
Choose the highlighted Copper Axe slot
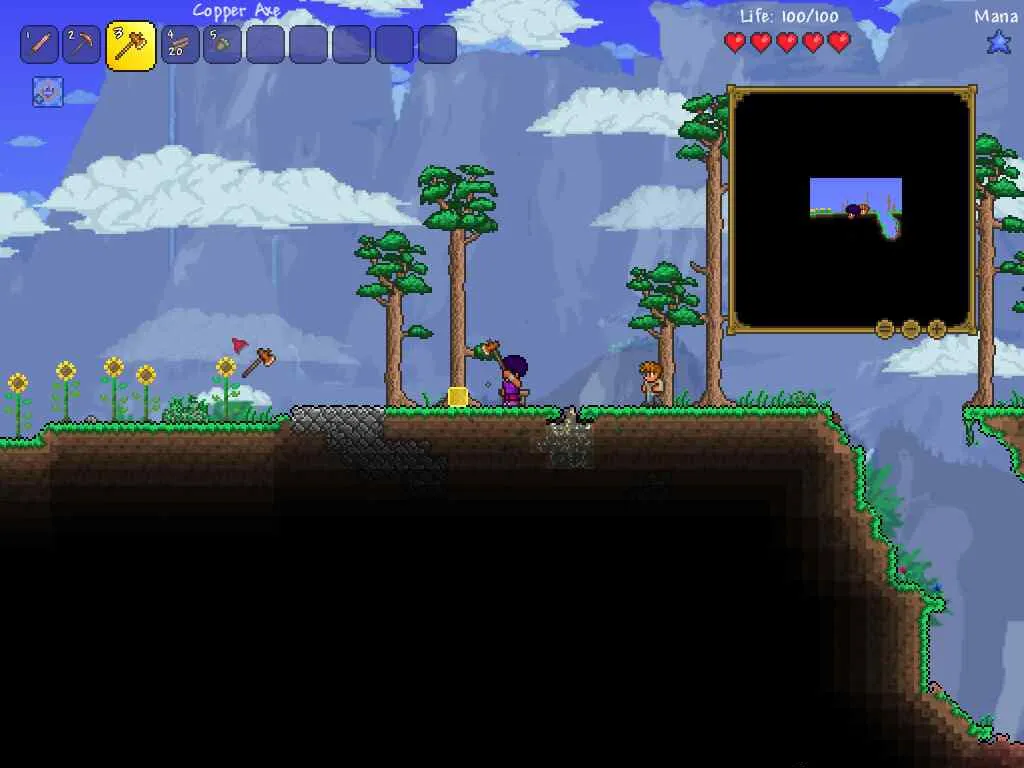(x=130, y=45)
